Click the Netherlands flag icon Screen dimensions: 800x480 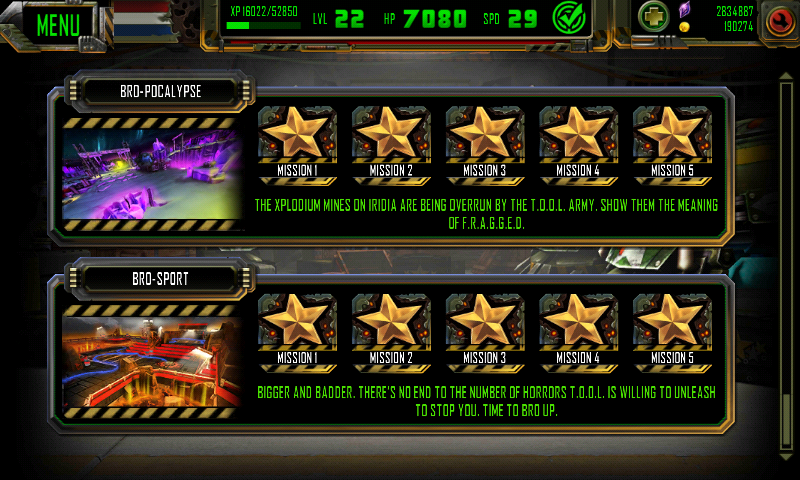coord(141,20)
